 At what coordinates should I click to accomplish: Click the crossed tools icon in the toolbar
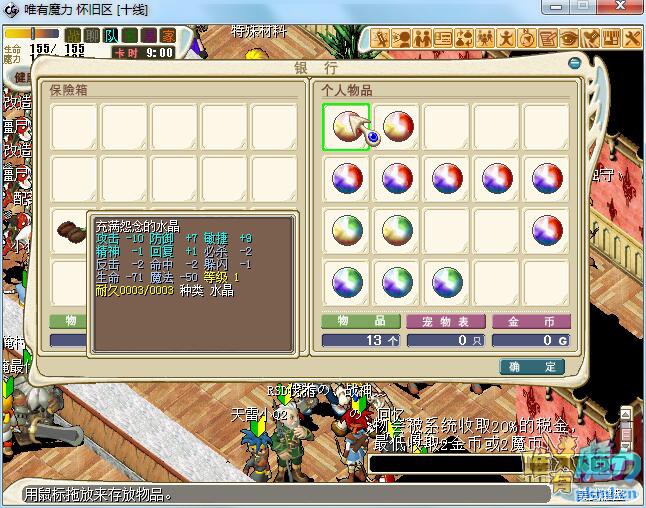[633, 39]
